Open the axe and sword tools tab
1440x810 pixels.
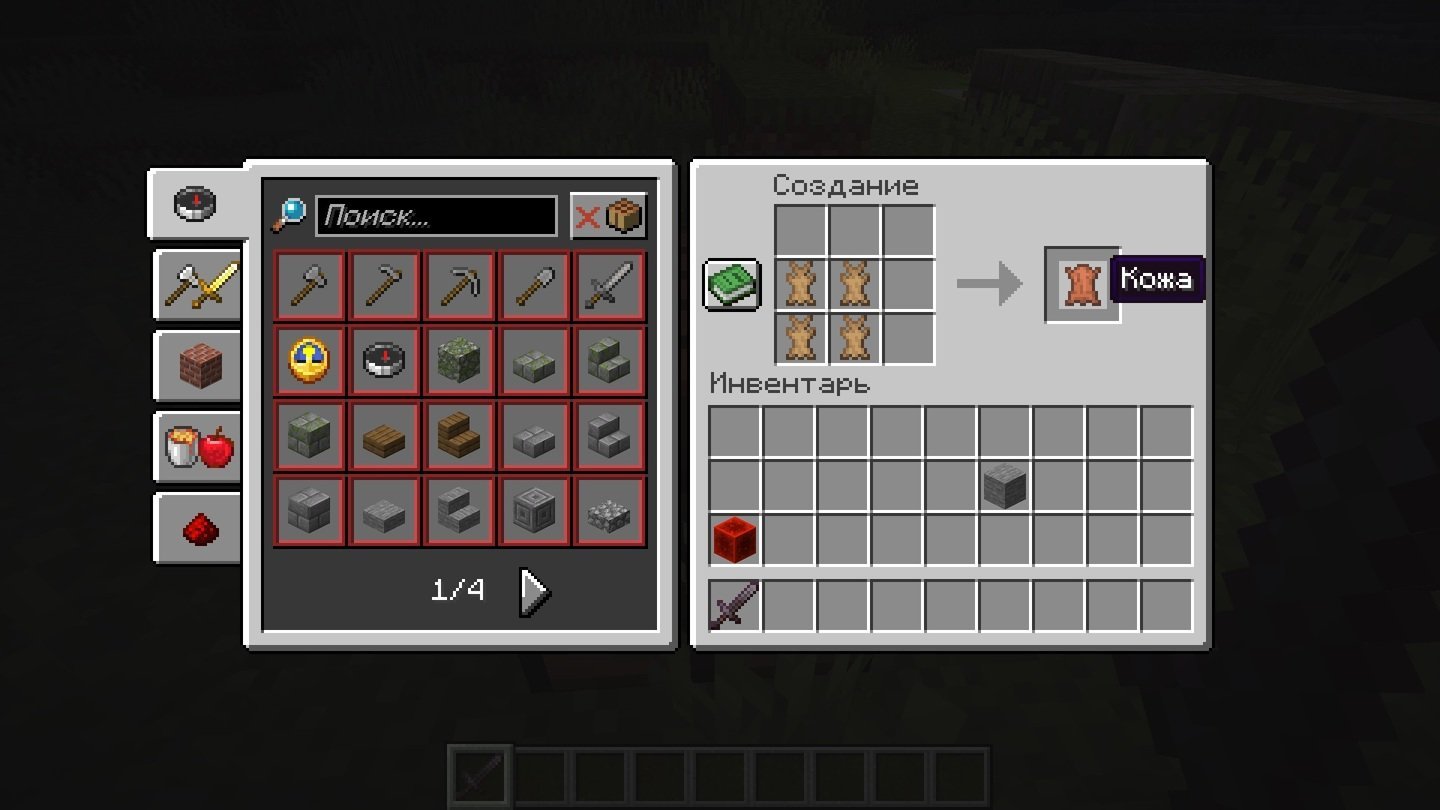click(x=200, y=286)
